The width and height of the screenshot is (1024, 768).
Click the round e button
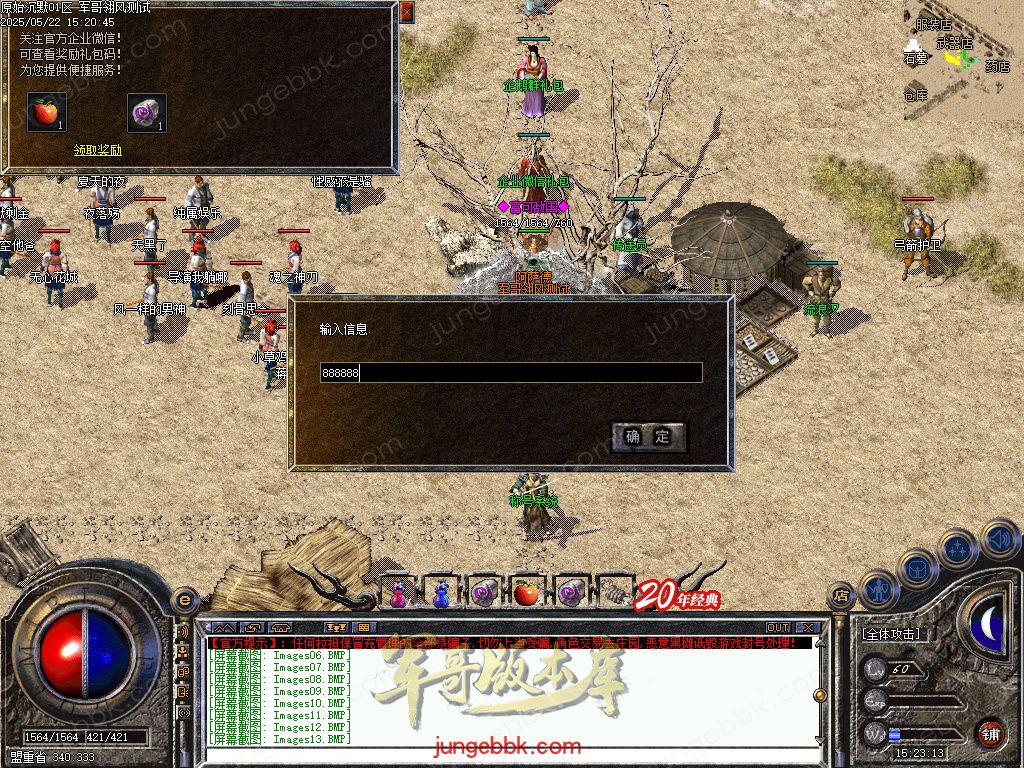[x=184, y=600]
